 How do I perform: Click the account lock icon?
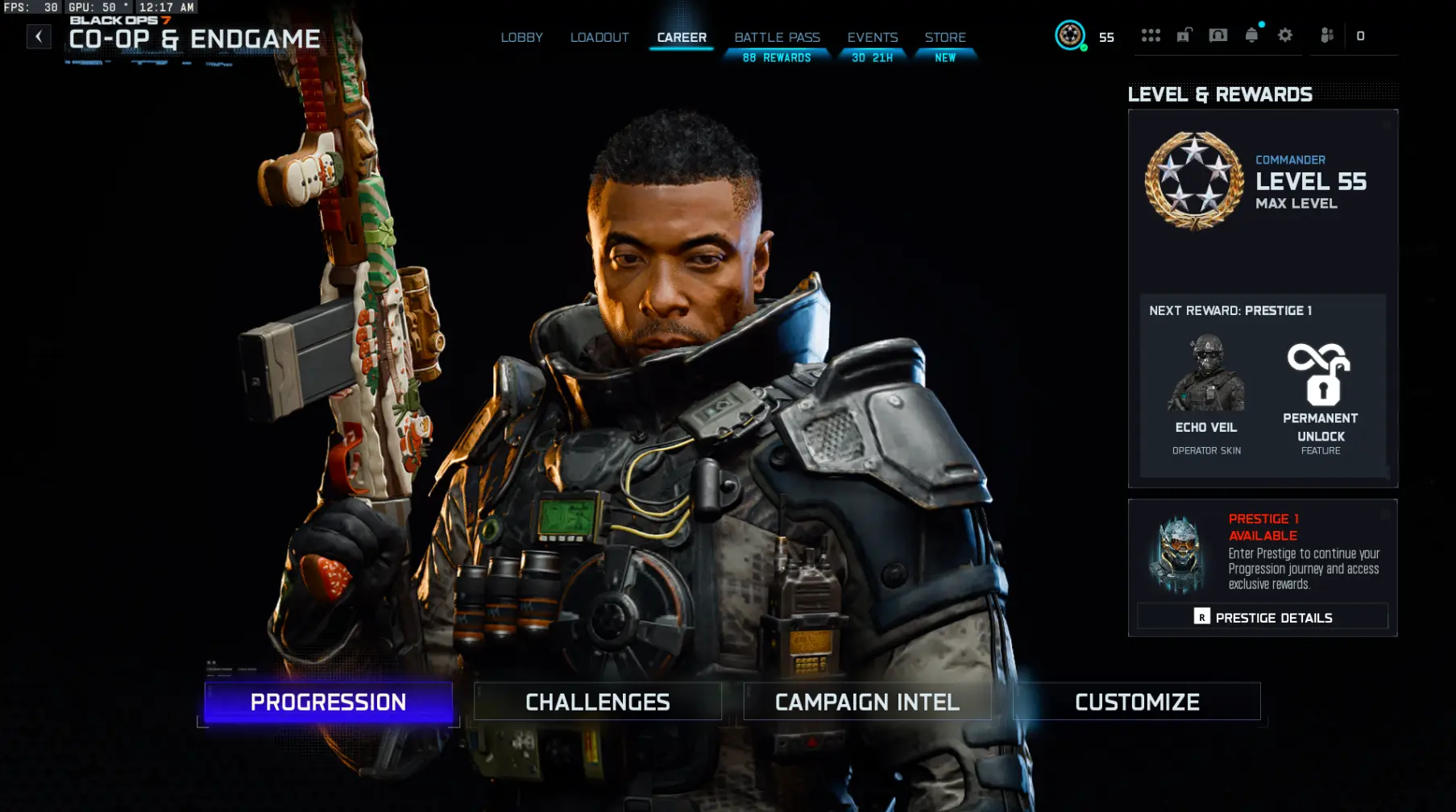point(1183,35)
